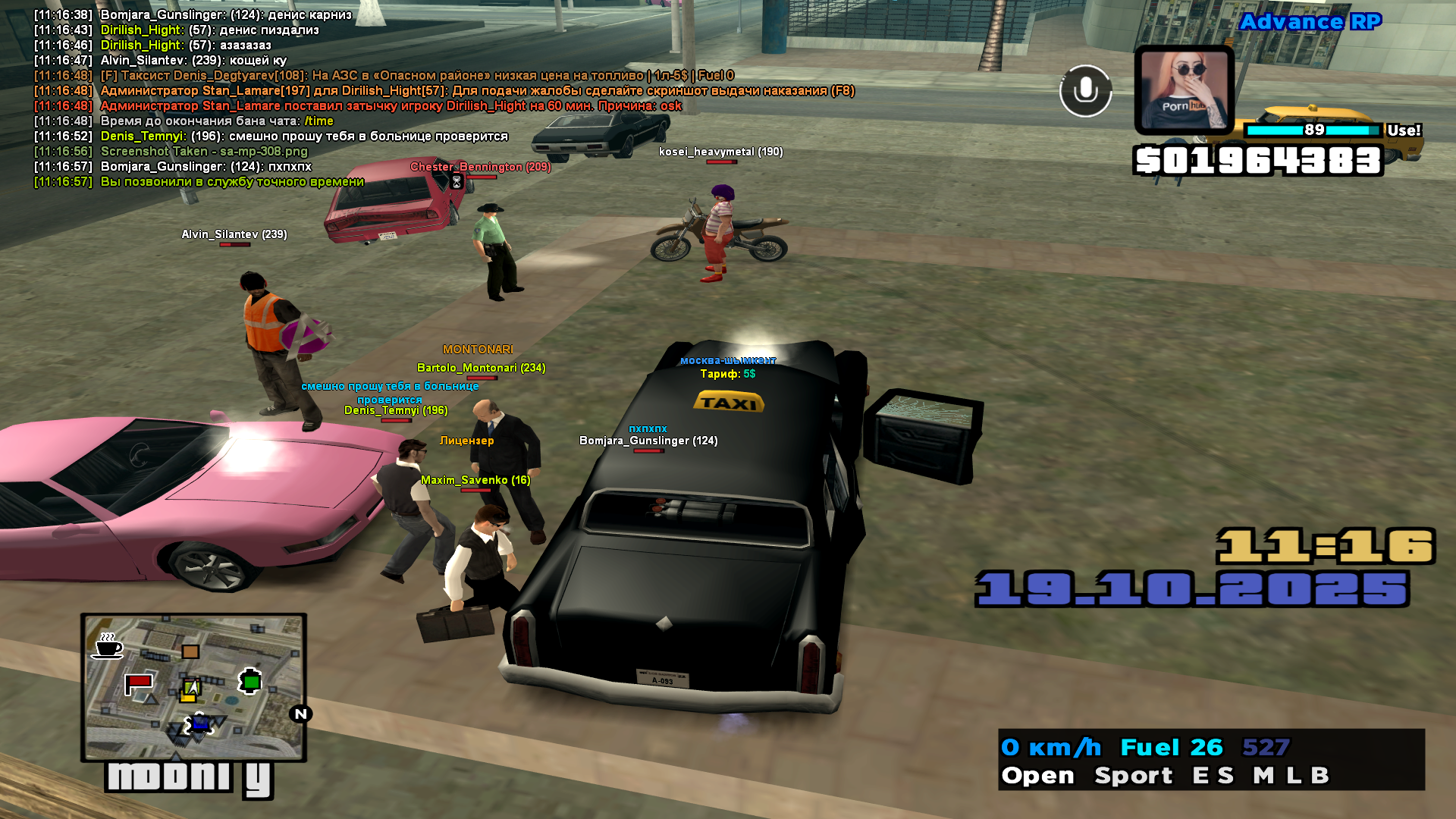1456x819 pixels.
Task: Toggle the Open door status on speedometer
Action: point(1037,775)
